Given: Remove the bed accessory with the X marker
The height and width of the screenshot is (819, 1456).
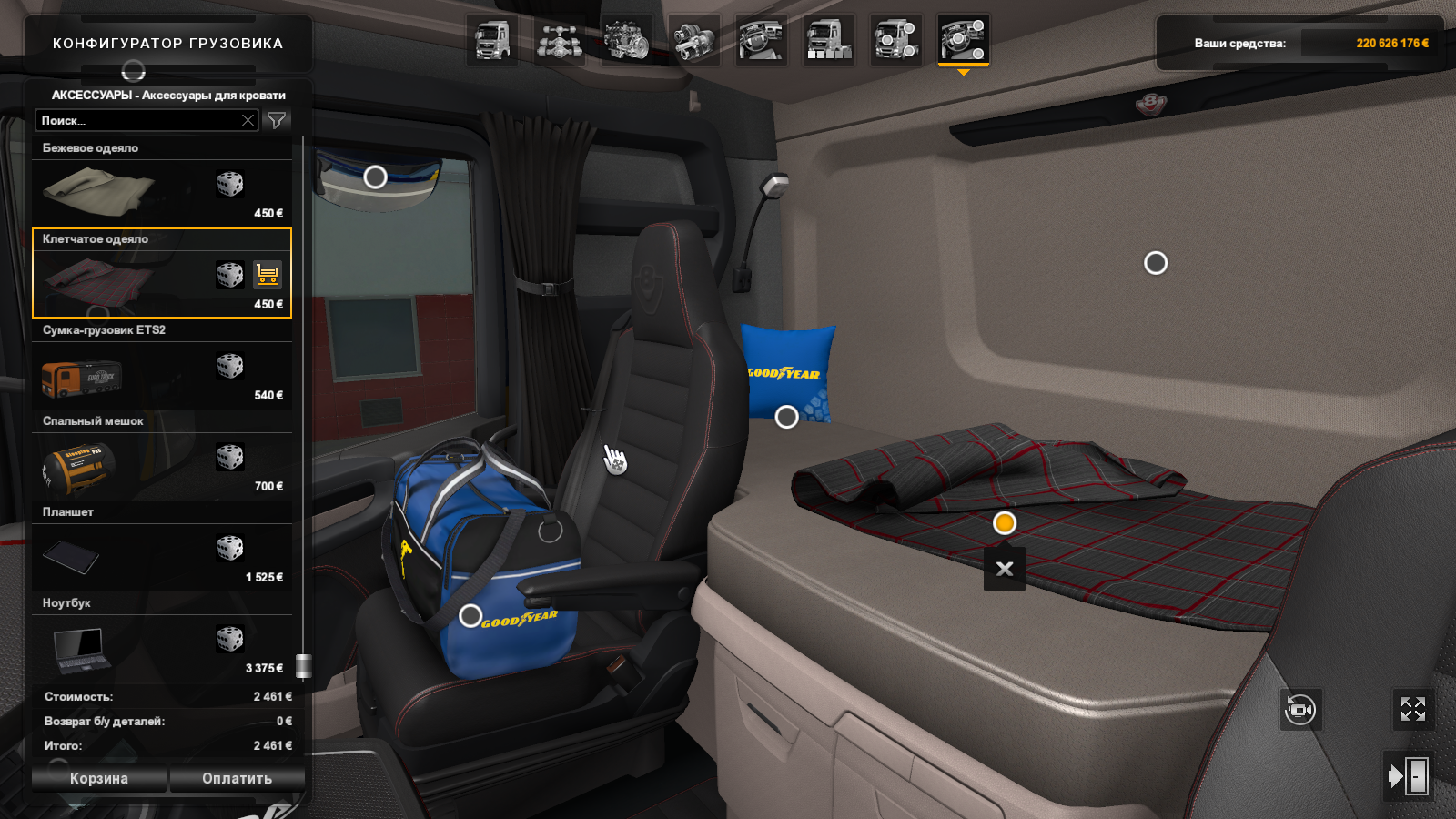Looking at the screenshot, I should pyautogui.click(x=1005, y=569).
